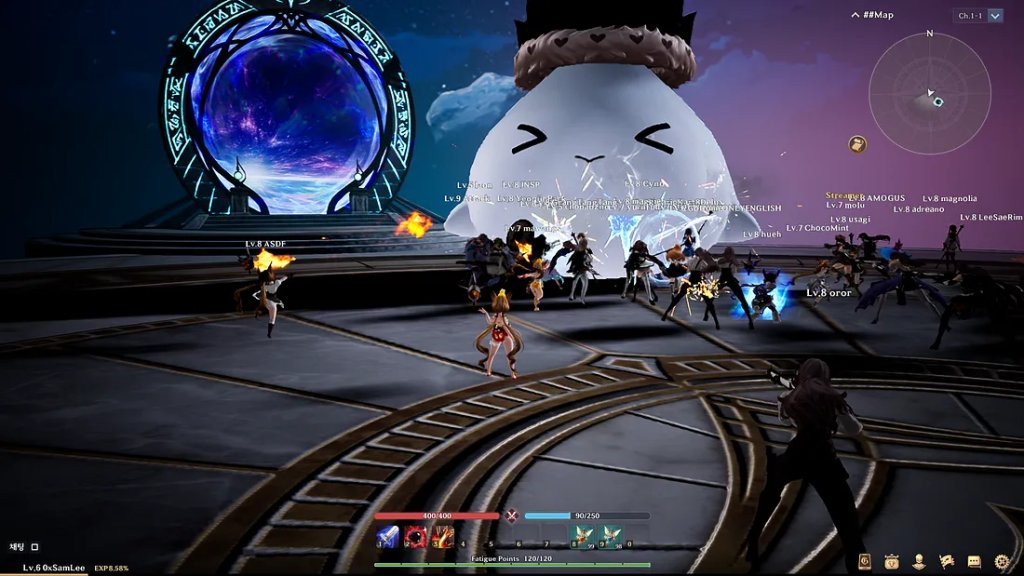1024x576 pixels.
Task: Use the winged fairy item in slot 9
Action: tap(611, 537)
